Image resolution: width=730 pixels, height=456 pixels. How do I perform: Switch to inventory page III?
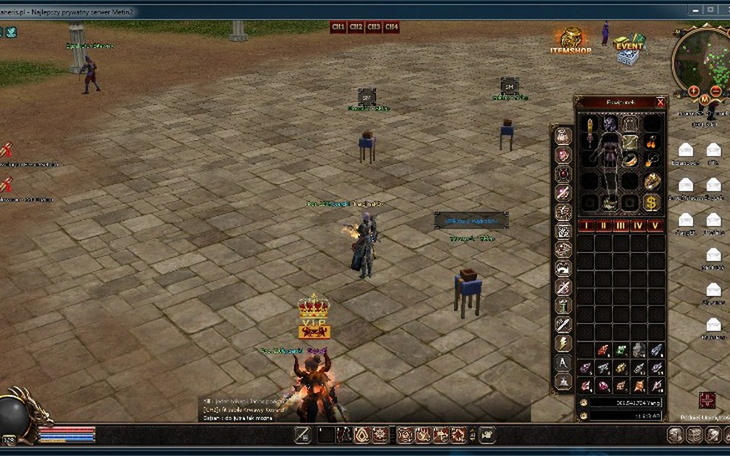(x=619, y=226)
